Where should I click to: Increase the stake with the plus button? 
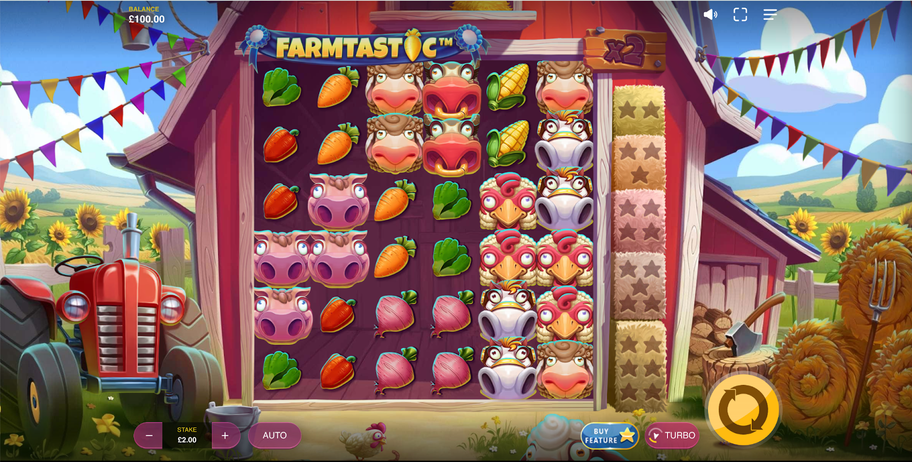tap(225, 435)
